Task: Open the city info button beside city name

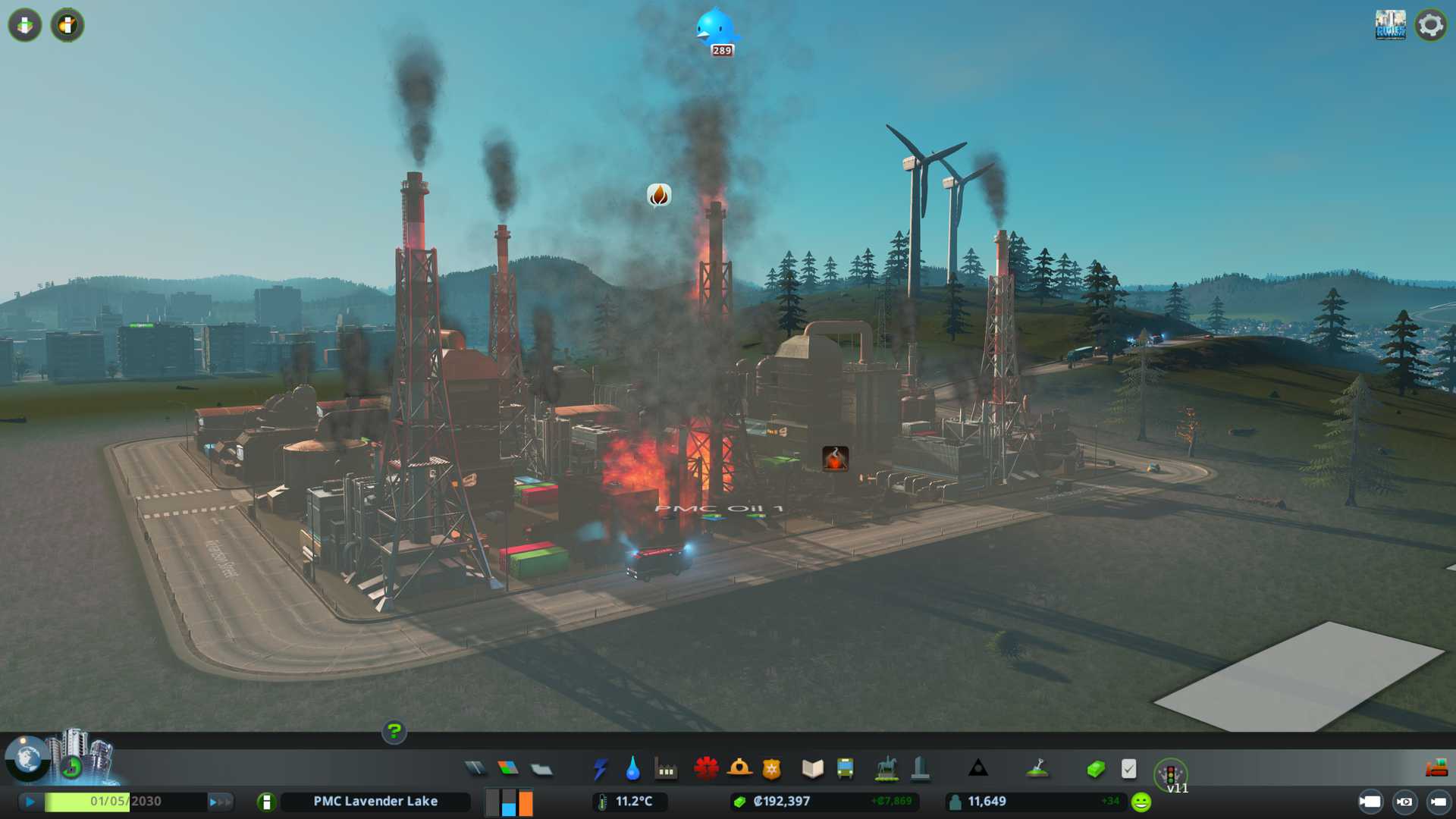Action: 266,802
